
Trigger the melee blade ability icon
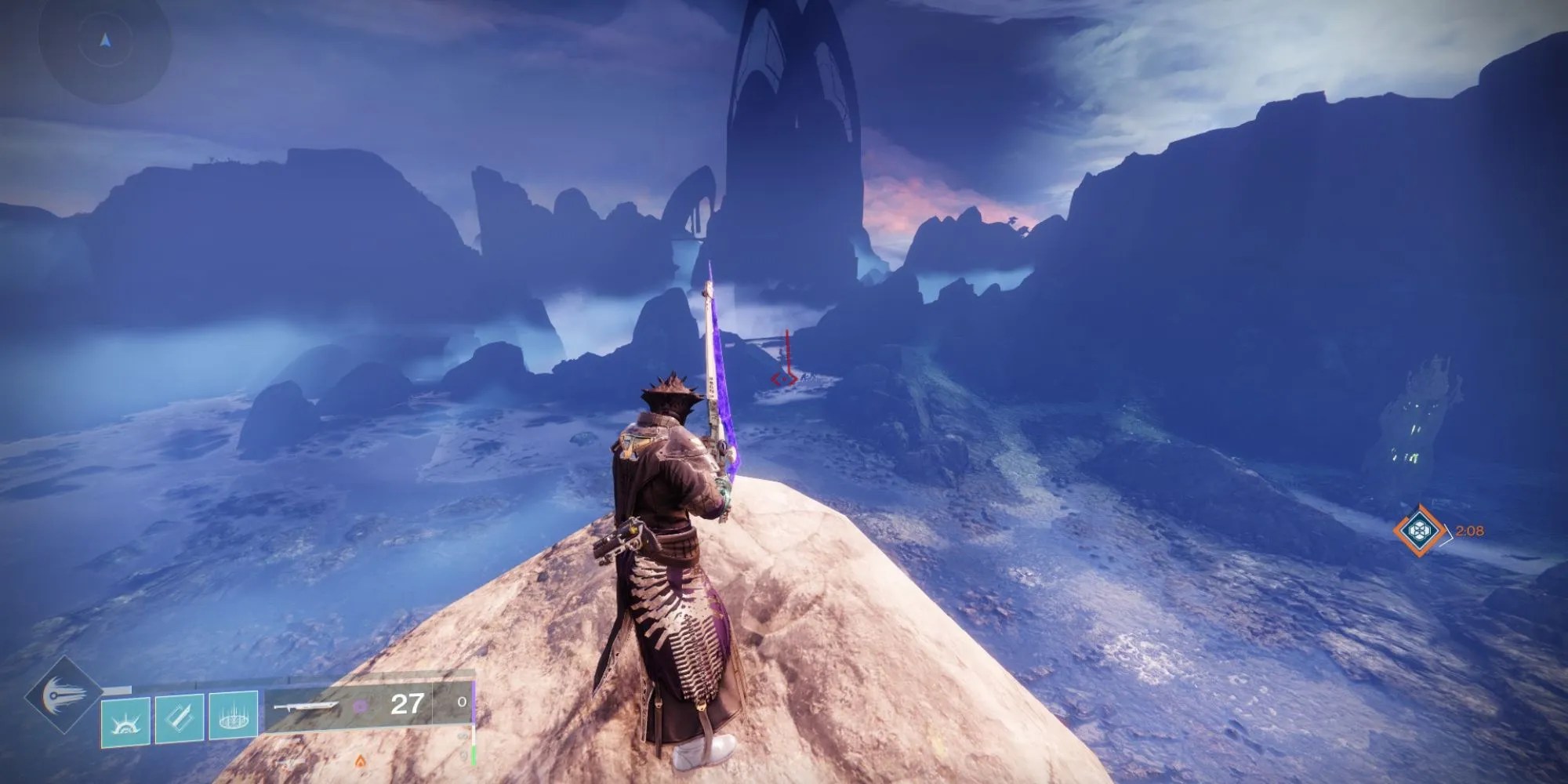(x=180, y=715)
